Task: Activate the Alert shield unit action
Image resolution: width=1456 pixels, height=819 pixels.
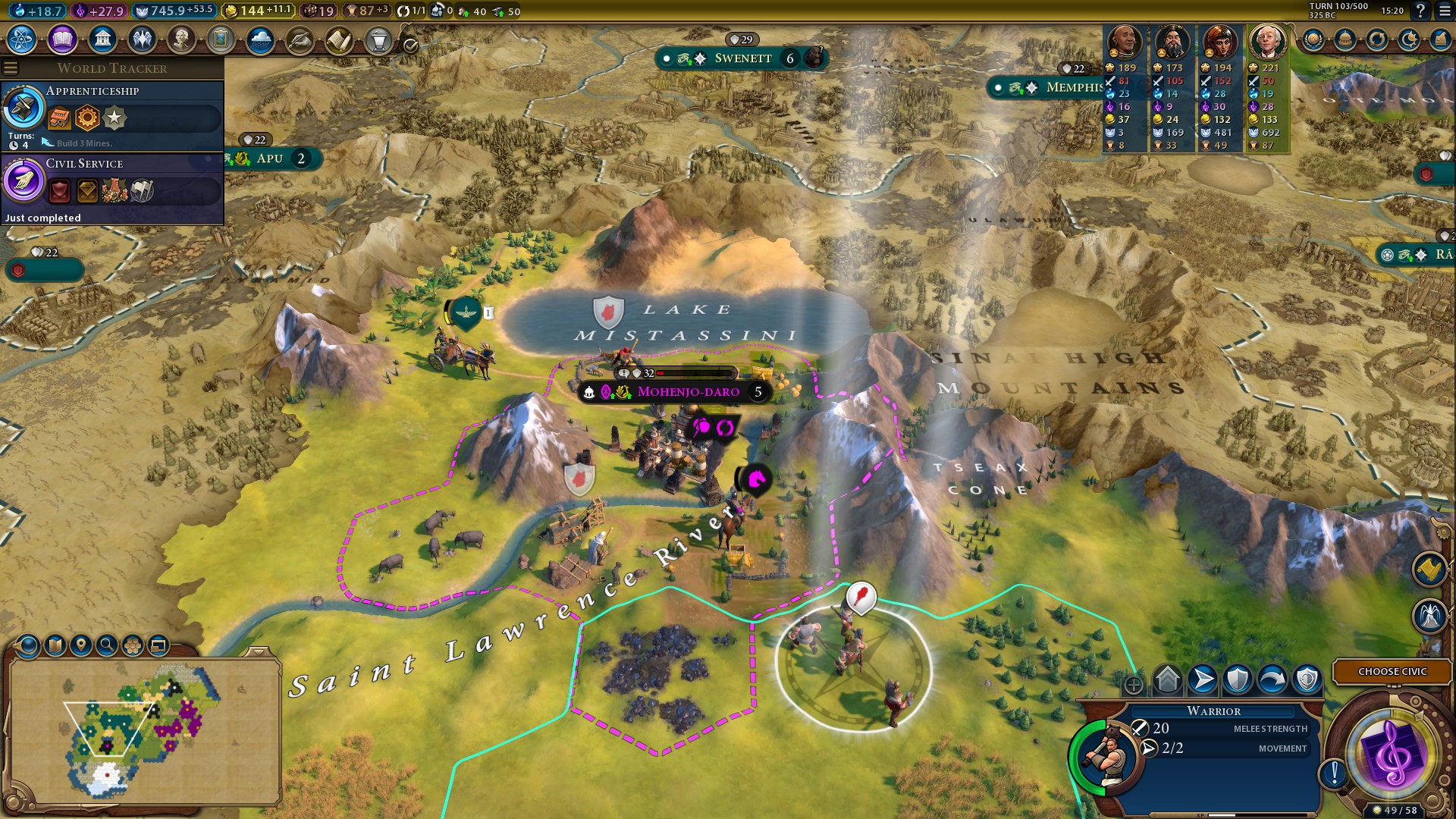Action: (x=1307, y=679)
